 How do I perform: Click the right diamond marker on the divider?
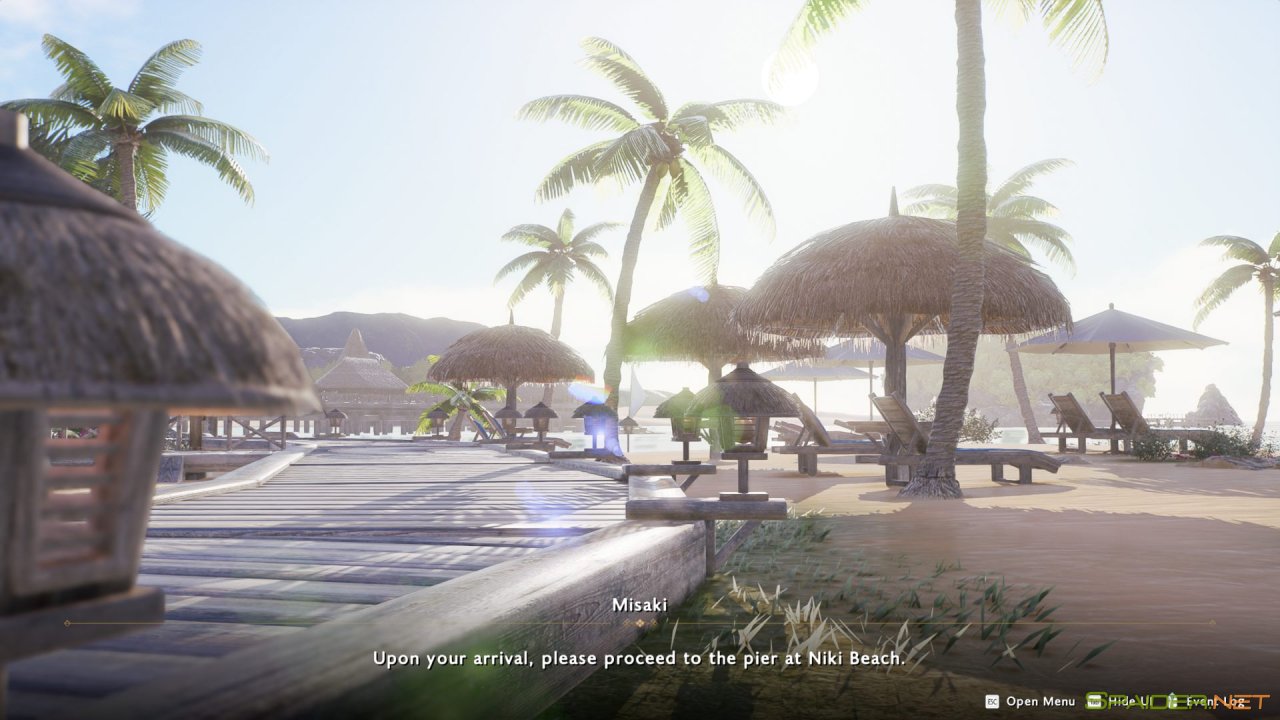(x=653, y=622)
